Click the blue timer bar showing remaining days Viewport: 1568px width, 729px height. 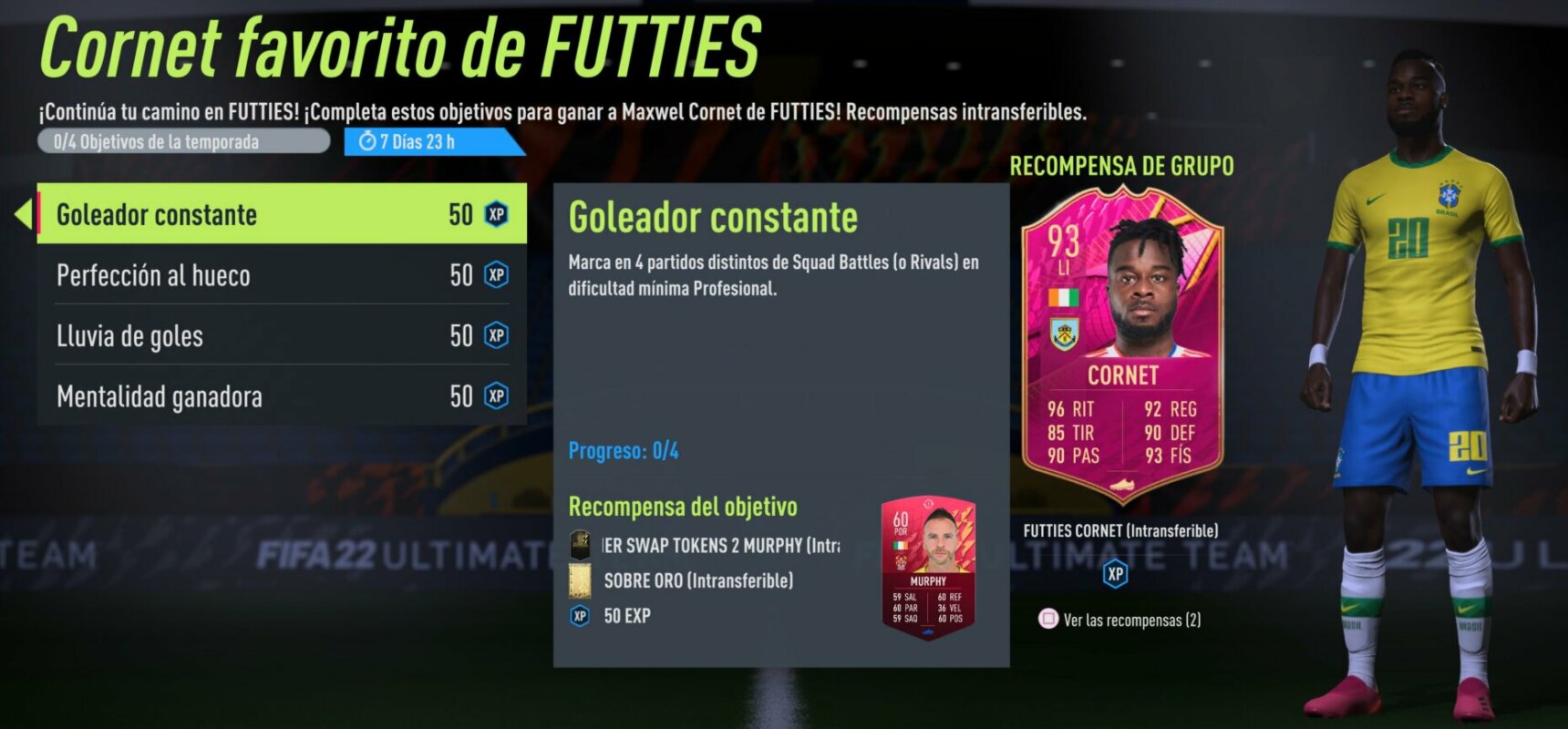[x=428, y=141]
